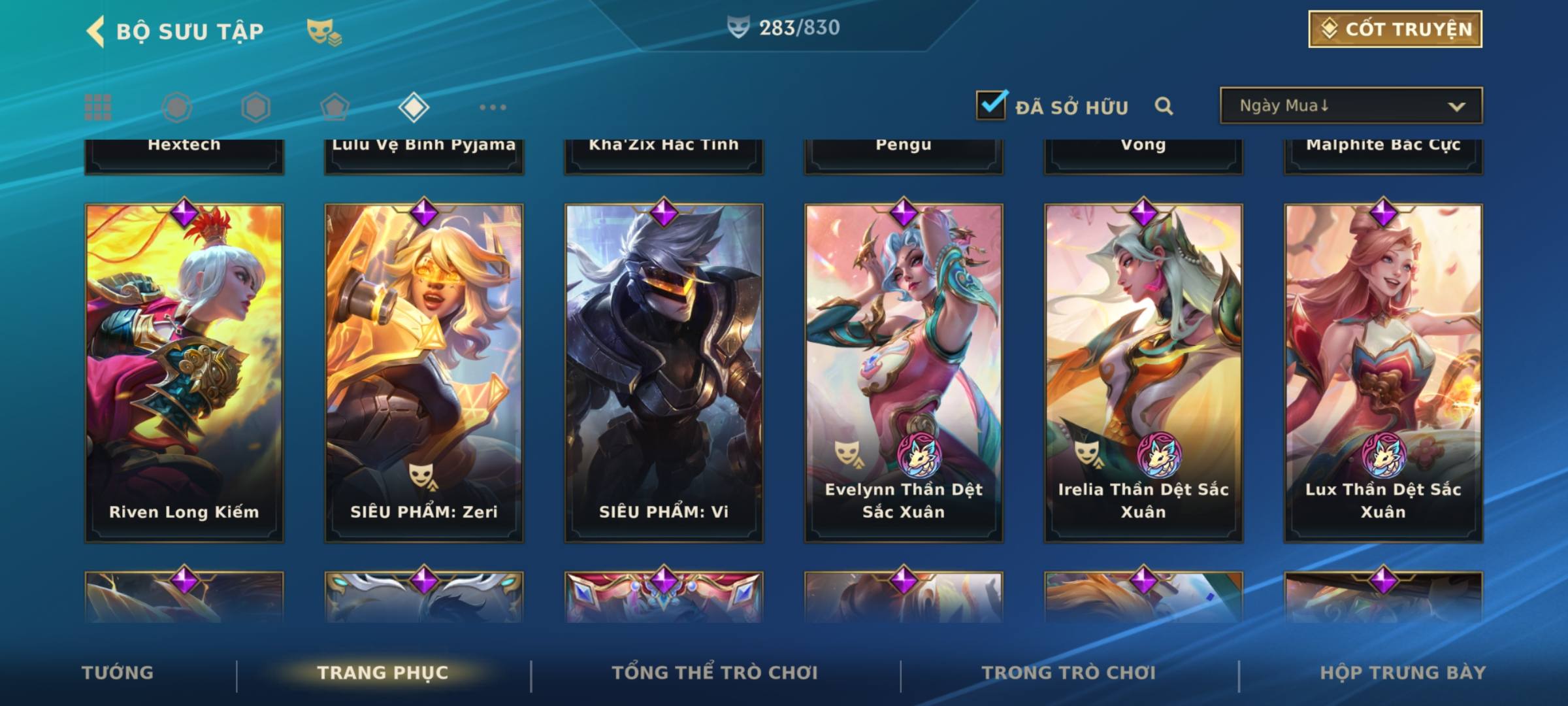
Task: Show the Hộp Trưng Bày tab
Action: pyautogui.click(x=1403, y=673)
